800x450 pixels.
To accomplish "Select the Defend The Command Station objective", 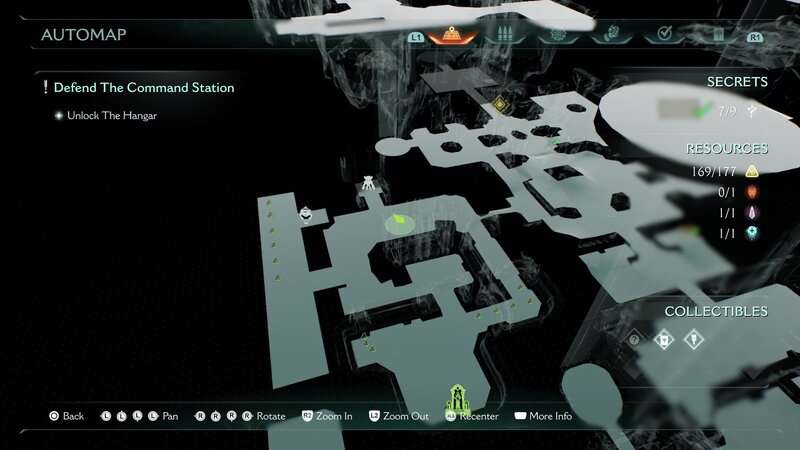I will click(144, 88).
